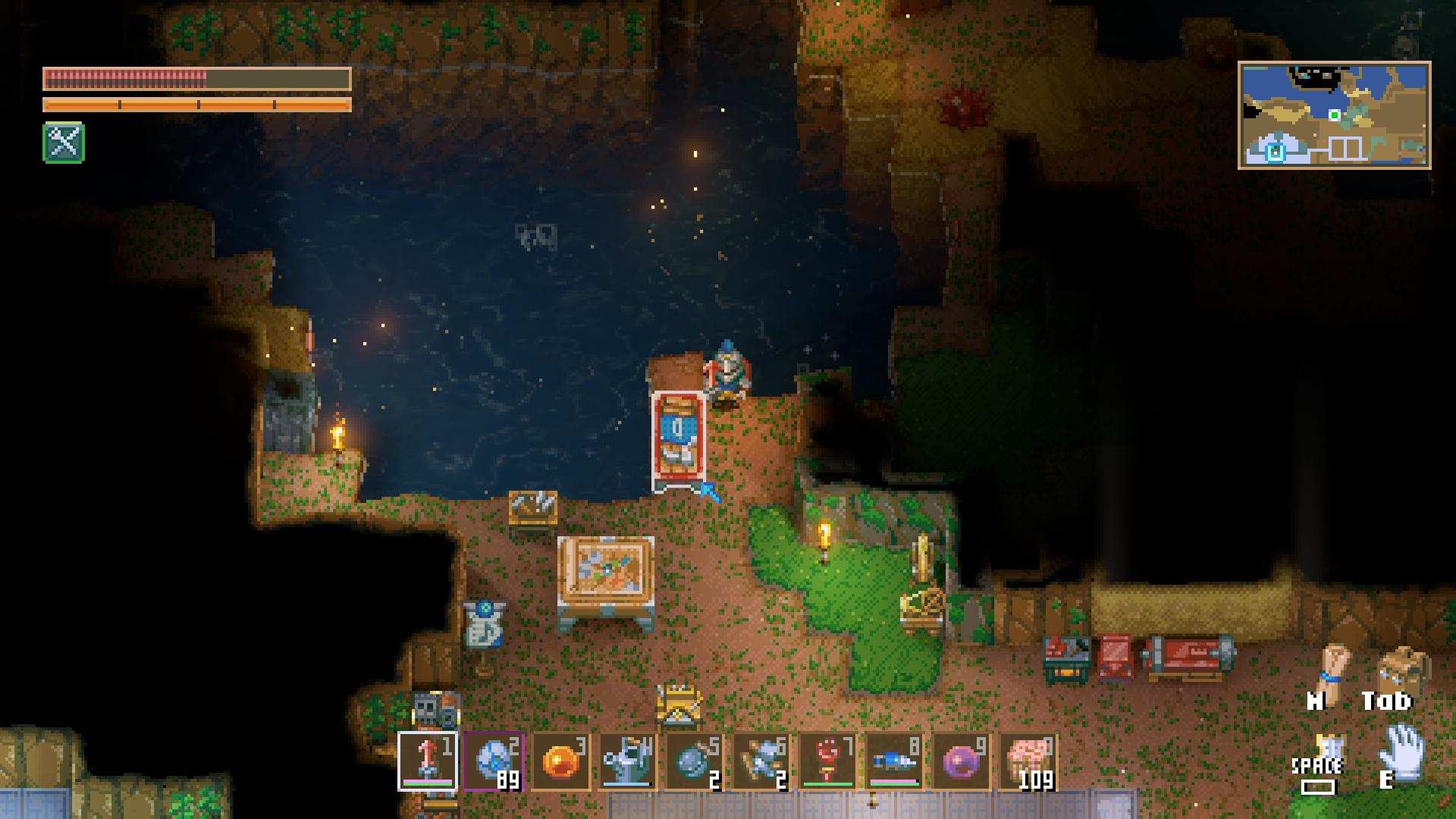Select the blue orb stack of 89

click(494, 761)
